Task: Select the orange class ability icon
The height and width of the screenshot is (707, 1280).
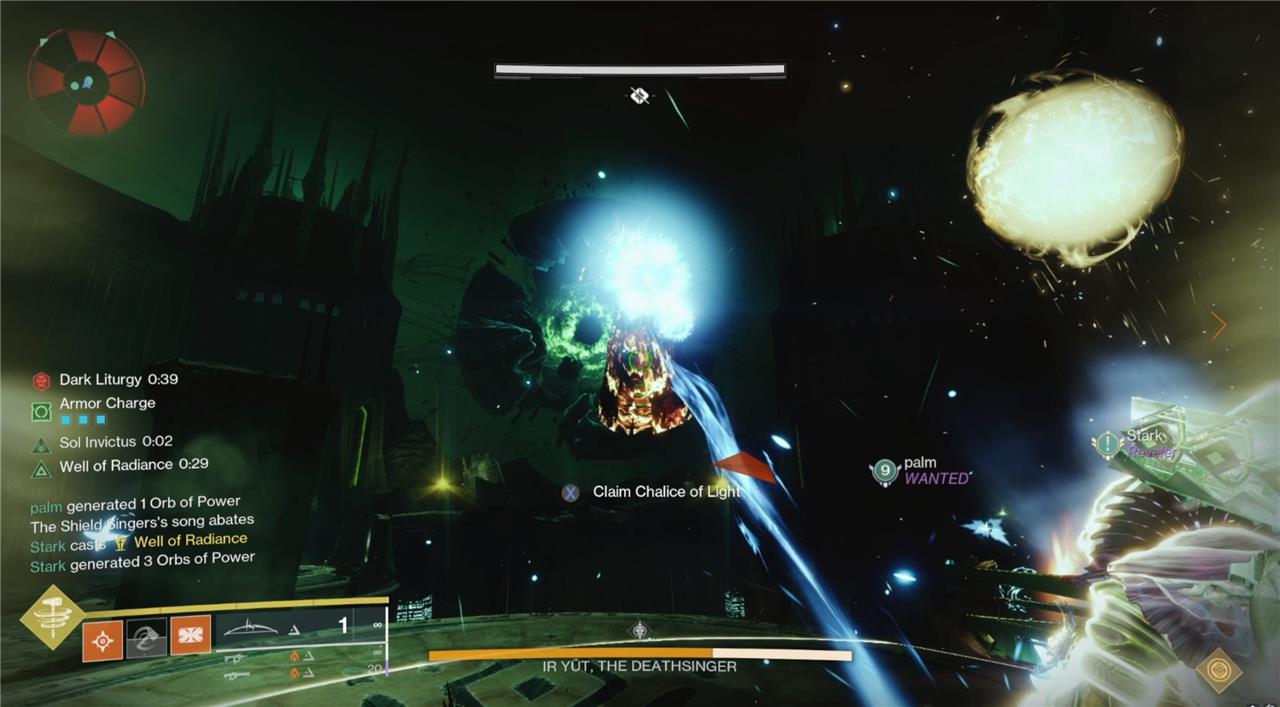Action: (x=190, y=636)
